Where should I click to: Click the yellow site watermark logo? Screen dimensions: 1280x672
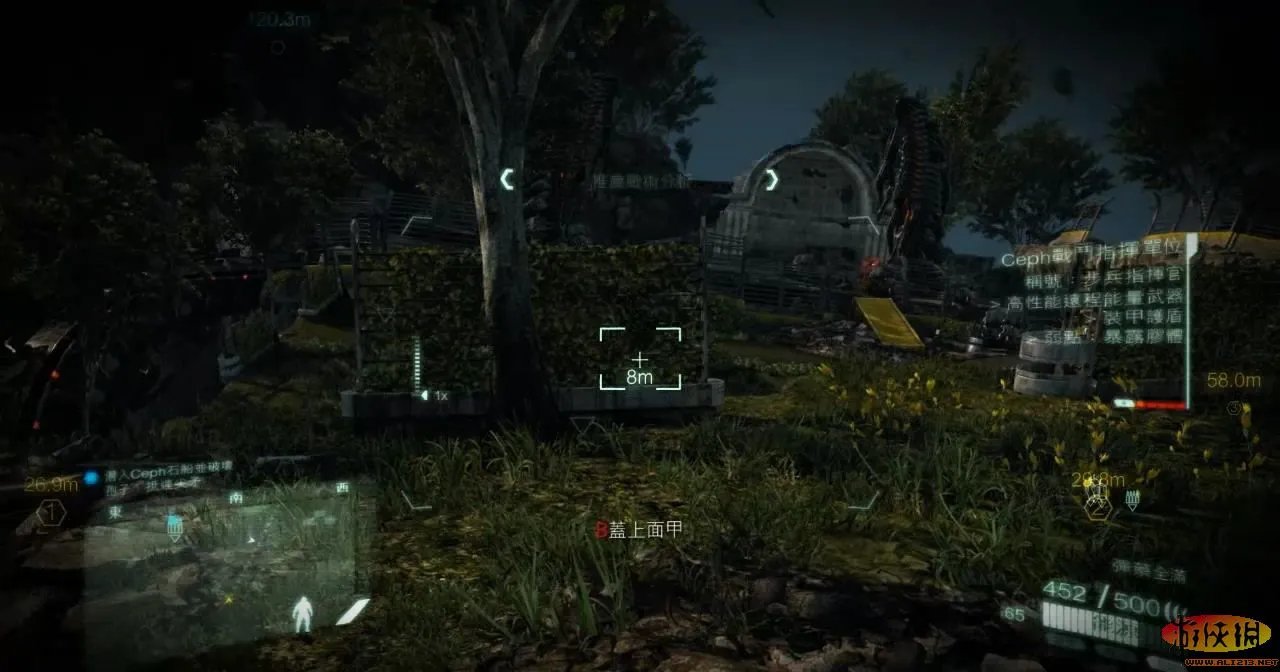point(1215,635)
